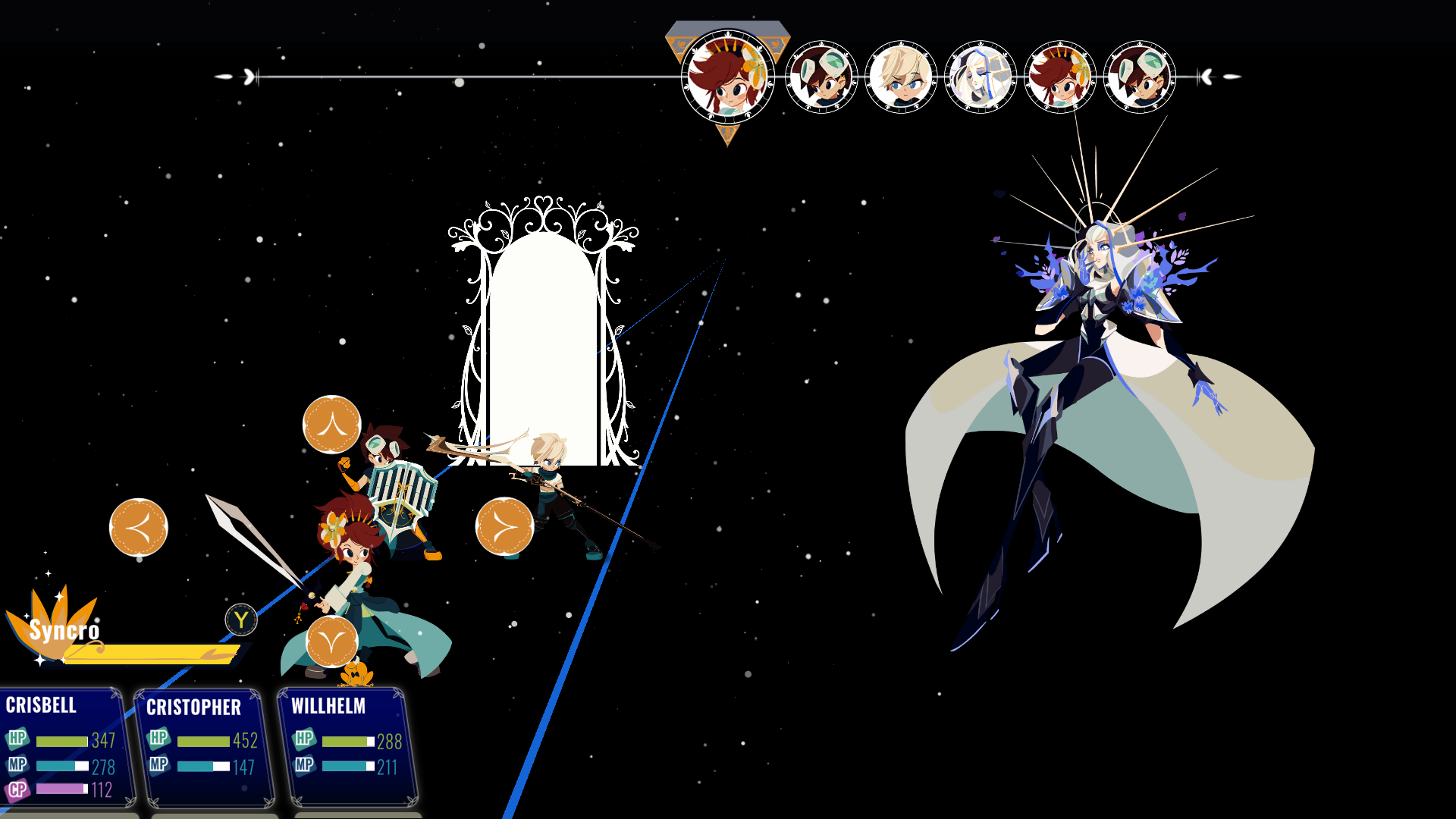1456x819 pixels.
Task: Click Cristopher's portrait in the turn order bar
Action: click(x=821, y=76)
